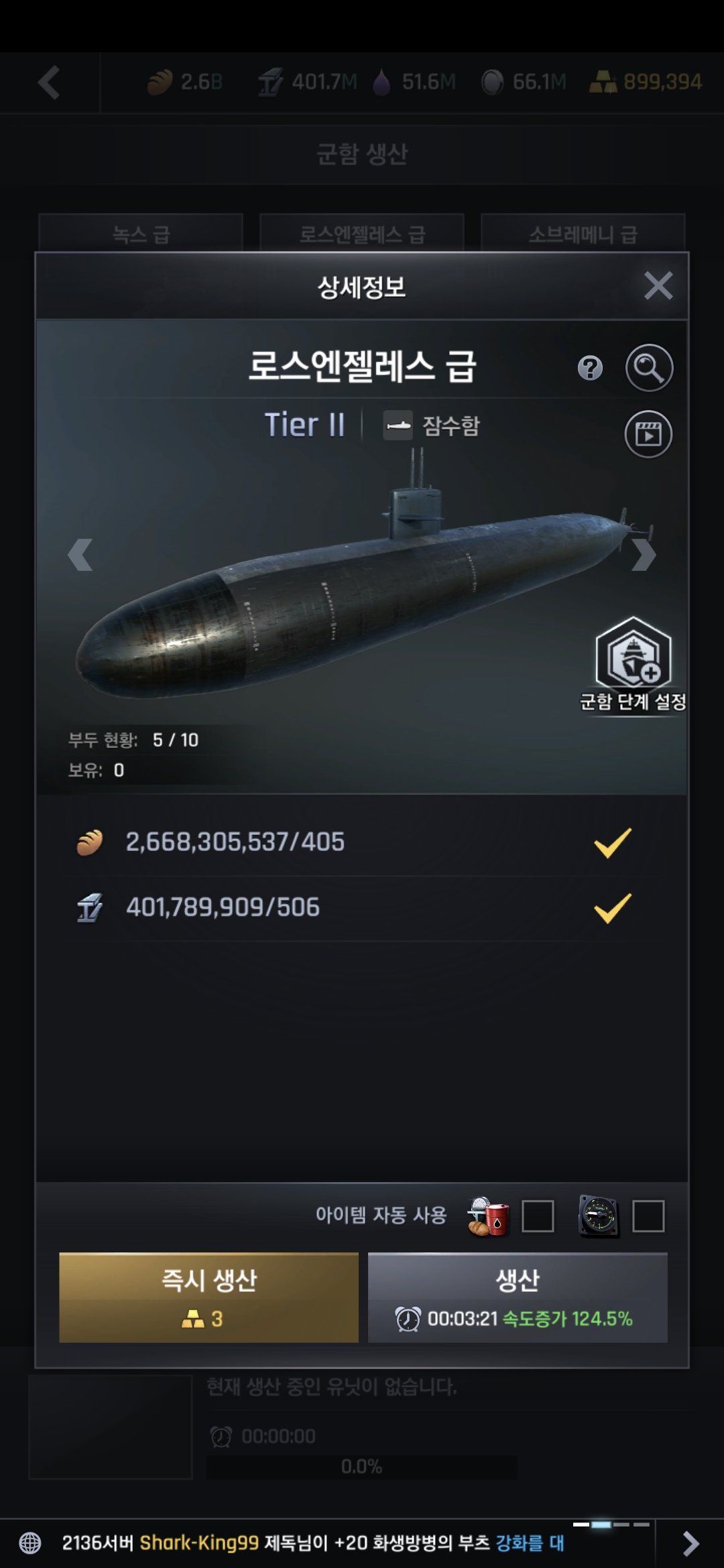Close the 상세정보 detail popup
The image size is (724, 1568).
pos(658,286)
